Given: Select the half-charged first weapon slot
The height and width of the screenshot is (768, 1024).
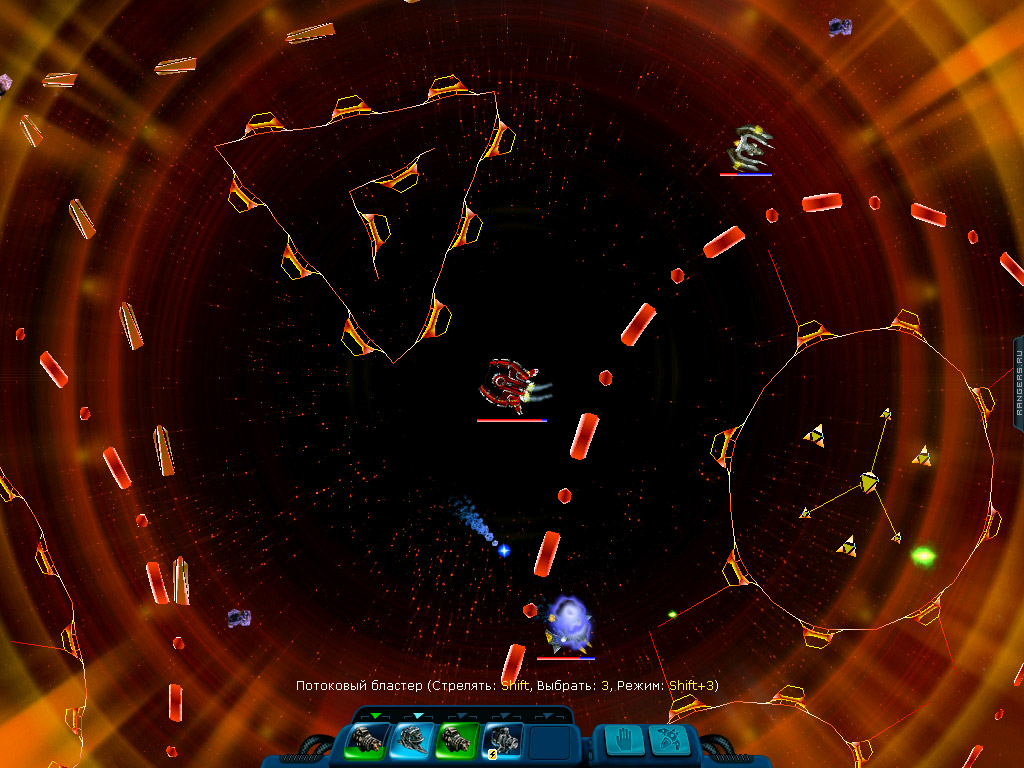Looking at the screenshot, I should click(x=364, y=741).
